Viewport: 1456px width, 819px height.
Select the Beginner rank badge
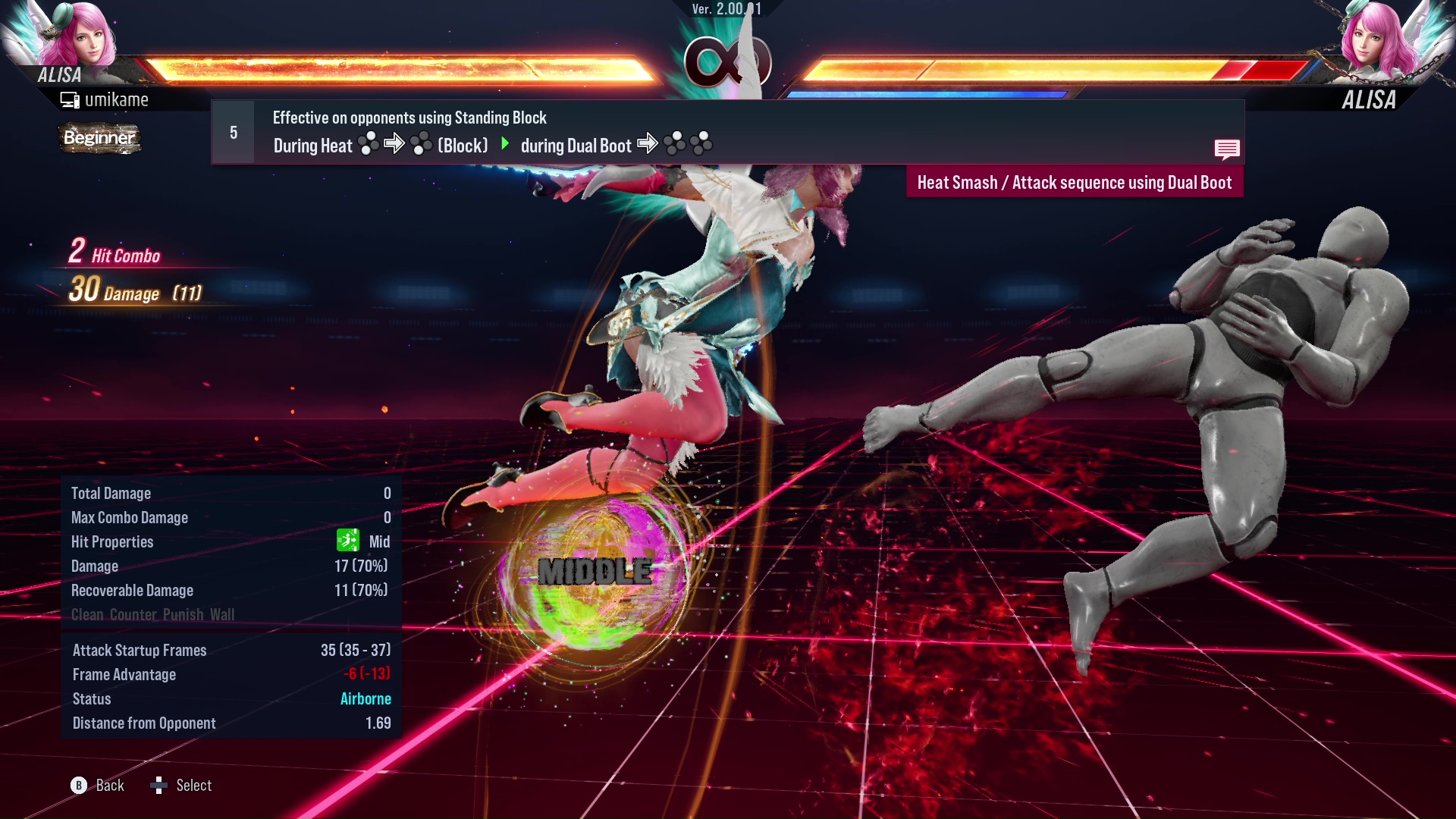pyautogui.click(x=99, y=138)
